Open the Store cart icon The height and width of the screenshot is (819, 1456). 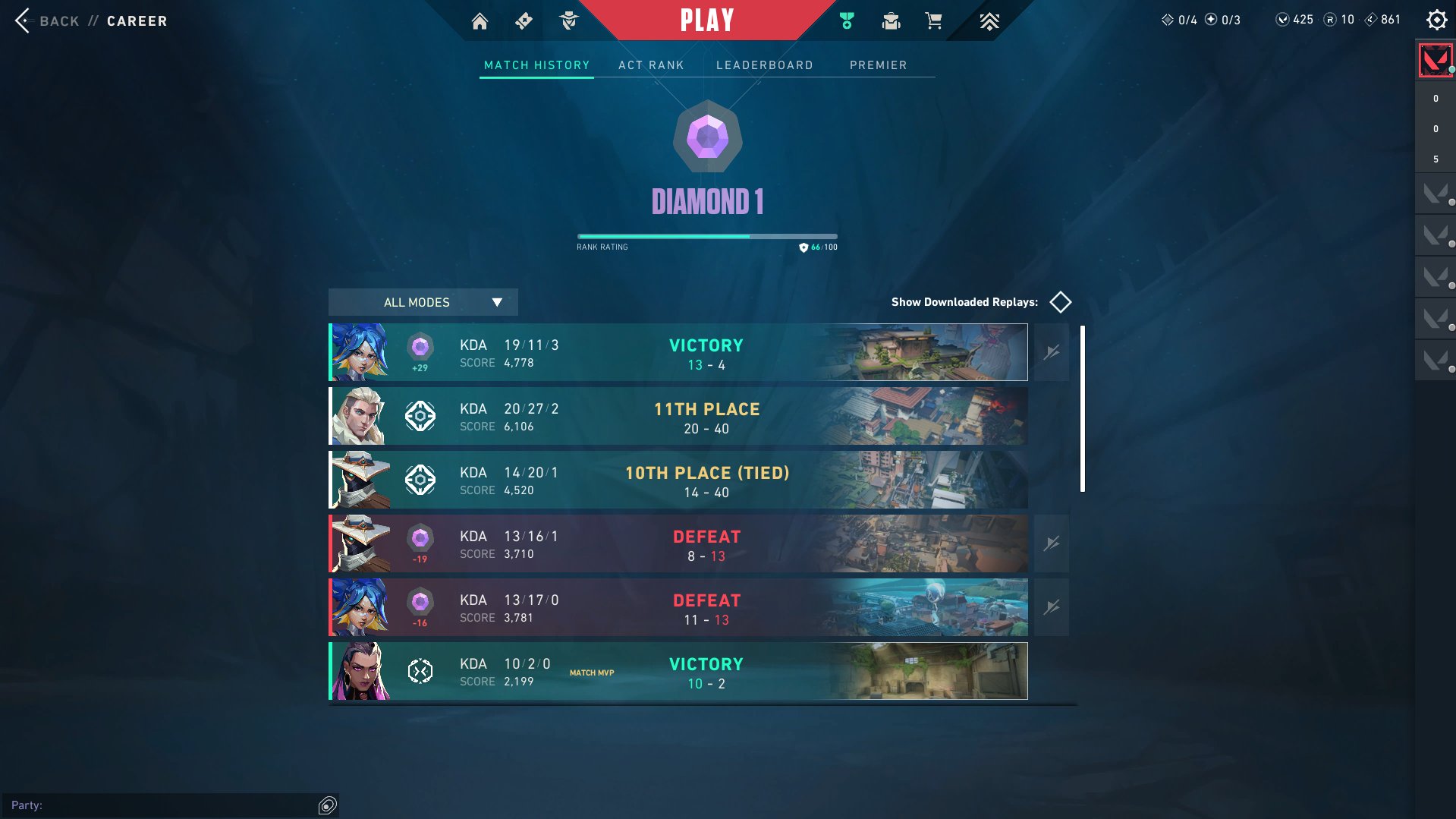coord(934,20)
